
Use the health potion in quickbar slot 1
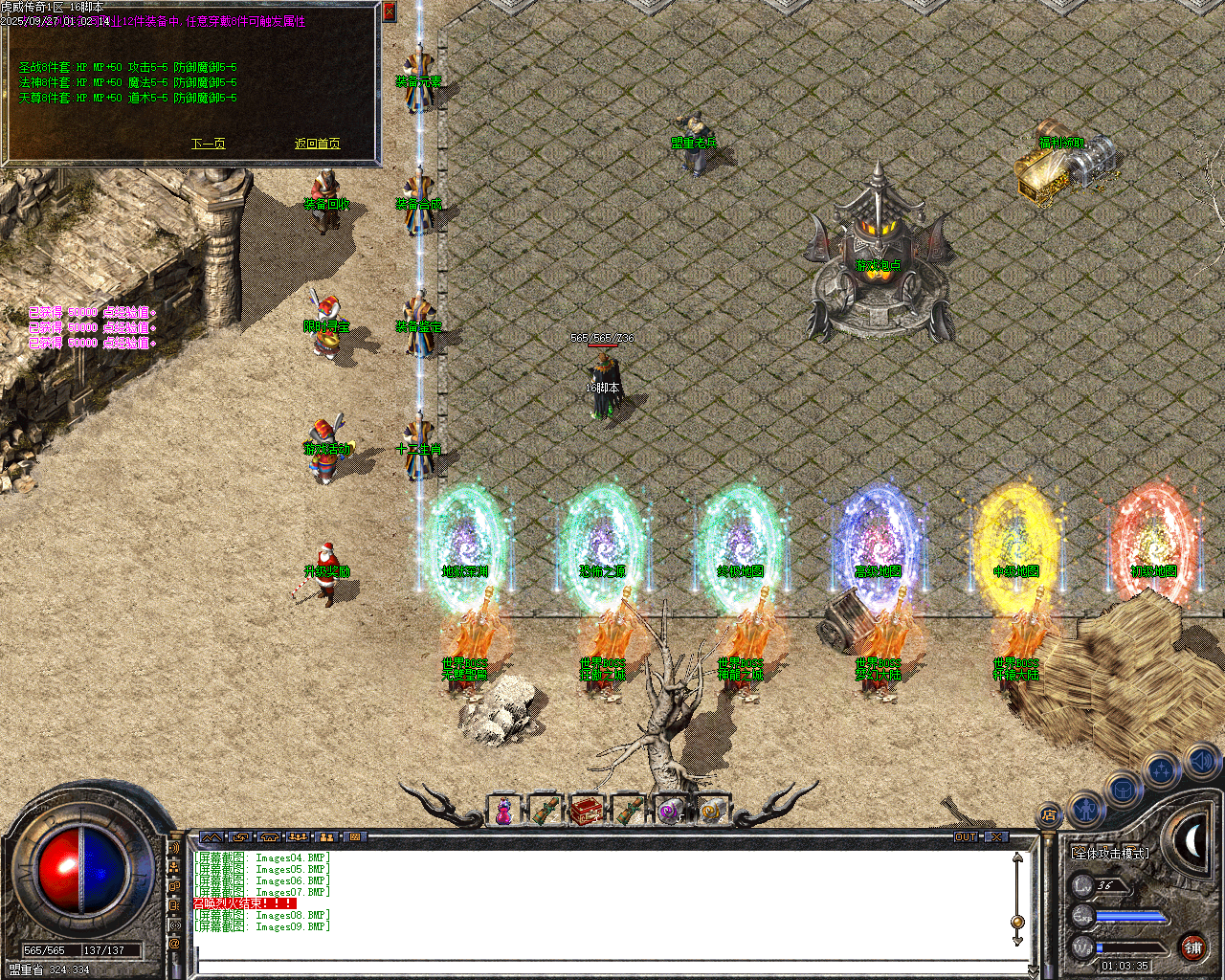[502, 812]
